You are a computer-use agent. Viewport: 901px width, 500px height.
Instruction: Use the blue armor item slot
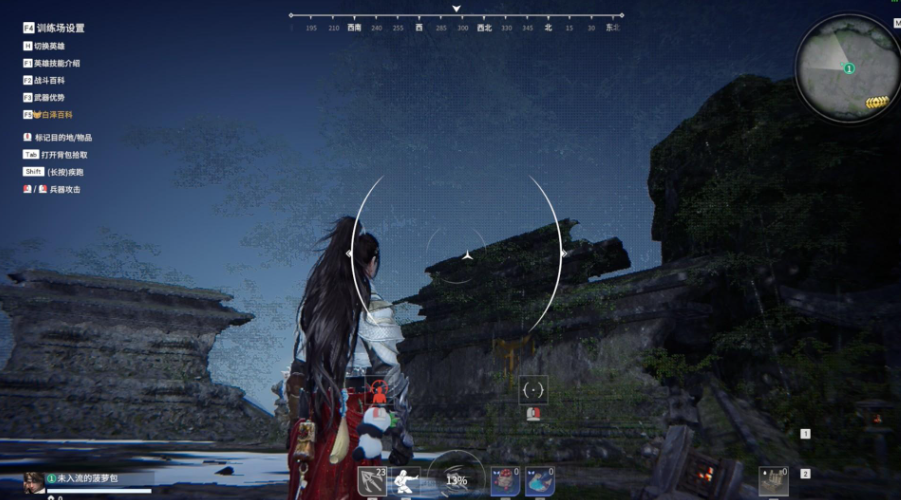coord(540,481)
